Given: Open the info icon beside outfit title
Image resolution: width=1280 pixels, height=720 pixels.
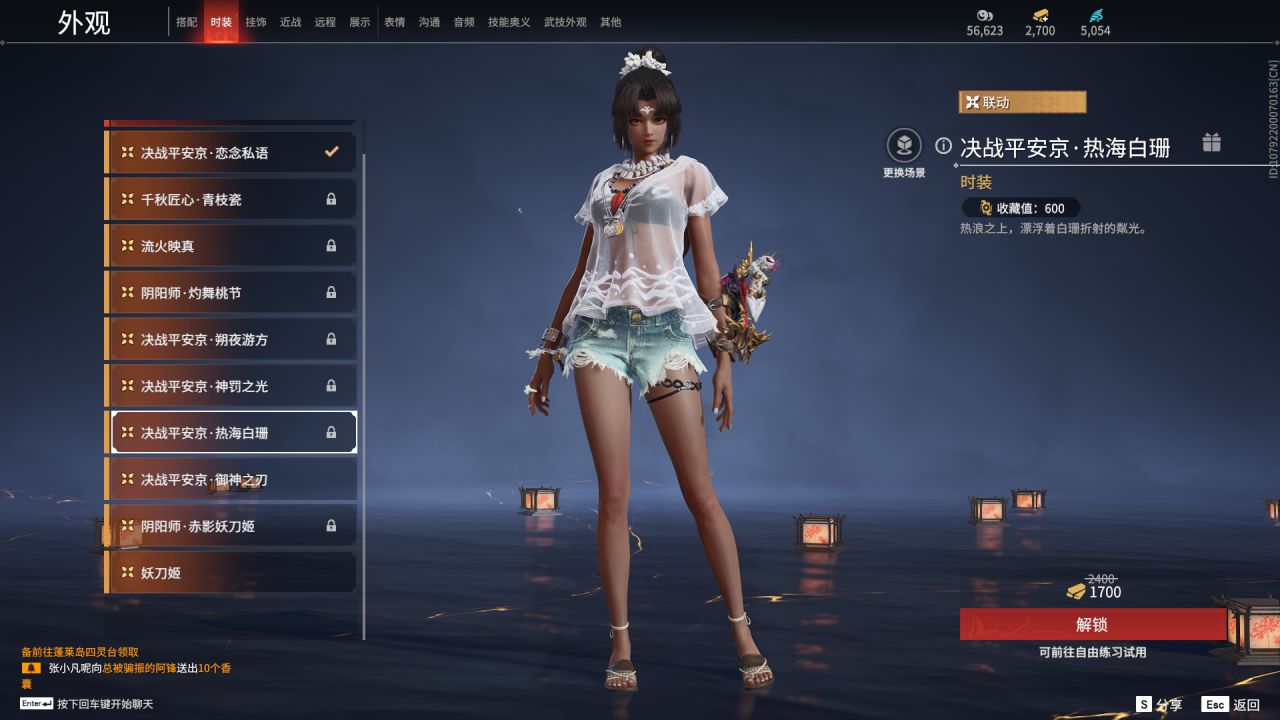Looking at the screenshot, I should (x=943, y=146).
